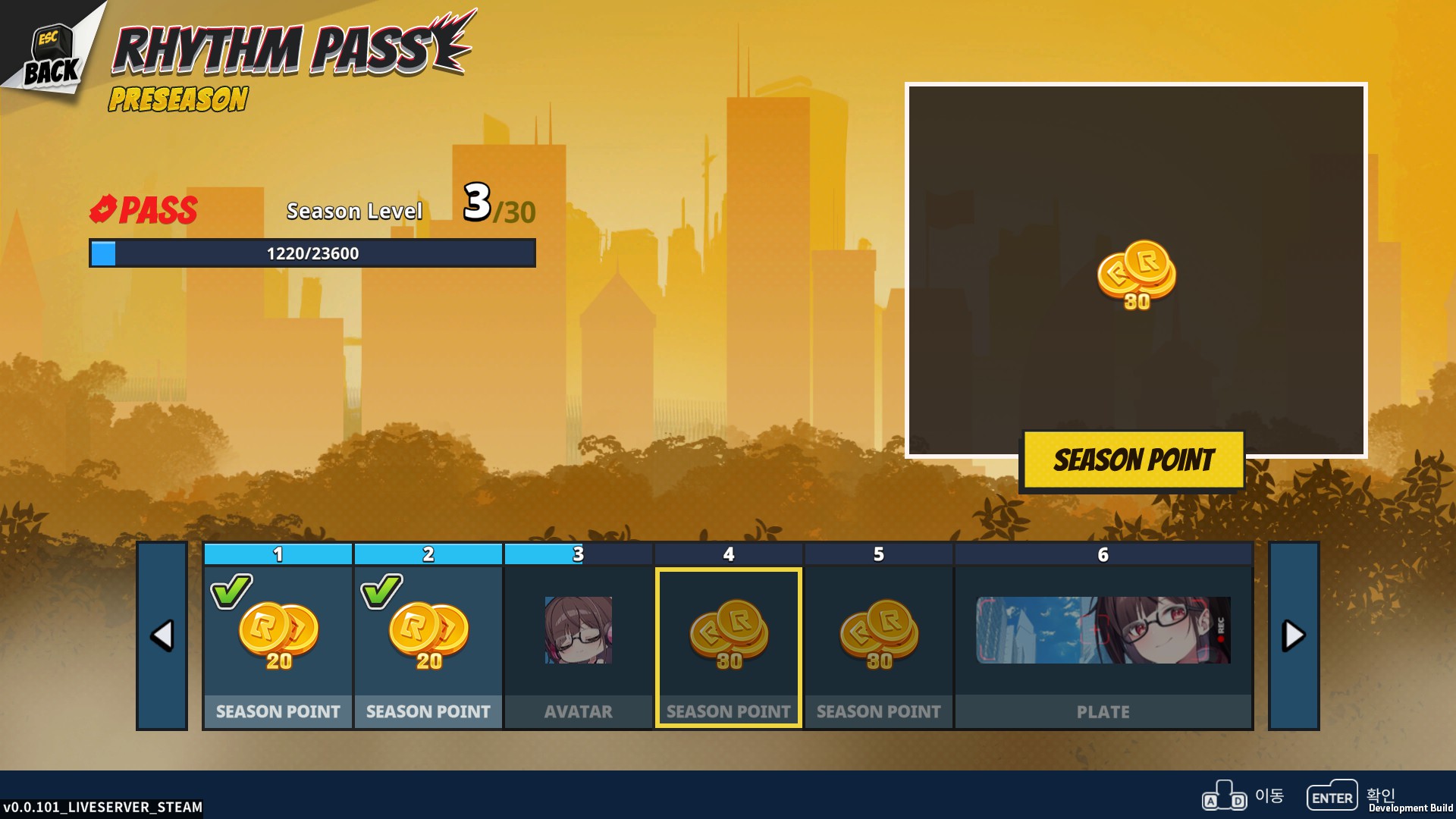This screenshot has width=1456, height=819.
Task: Show next rewards with the right arrow
Action: [1293, 635]
